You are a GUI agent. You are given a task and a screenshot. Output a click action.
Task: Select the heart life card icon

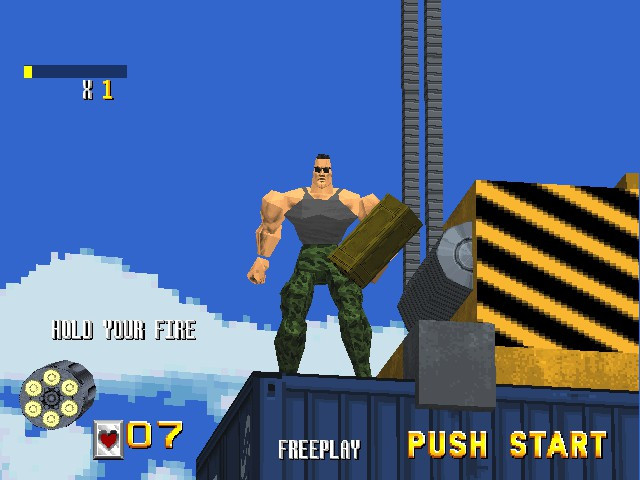tap(108, 438)
